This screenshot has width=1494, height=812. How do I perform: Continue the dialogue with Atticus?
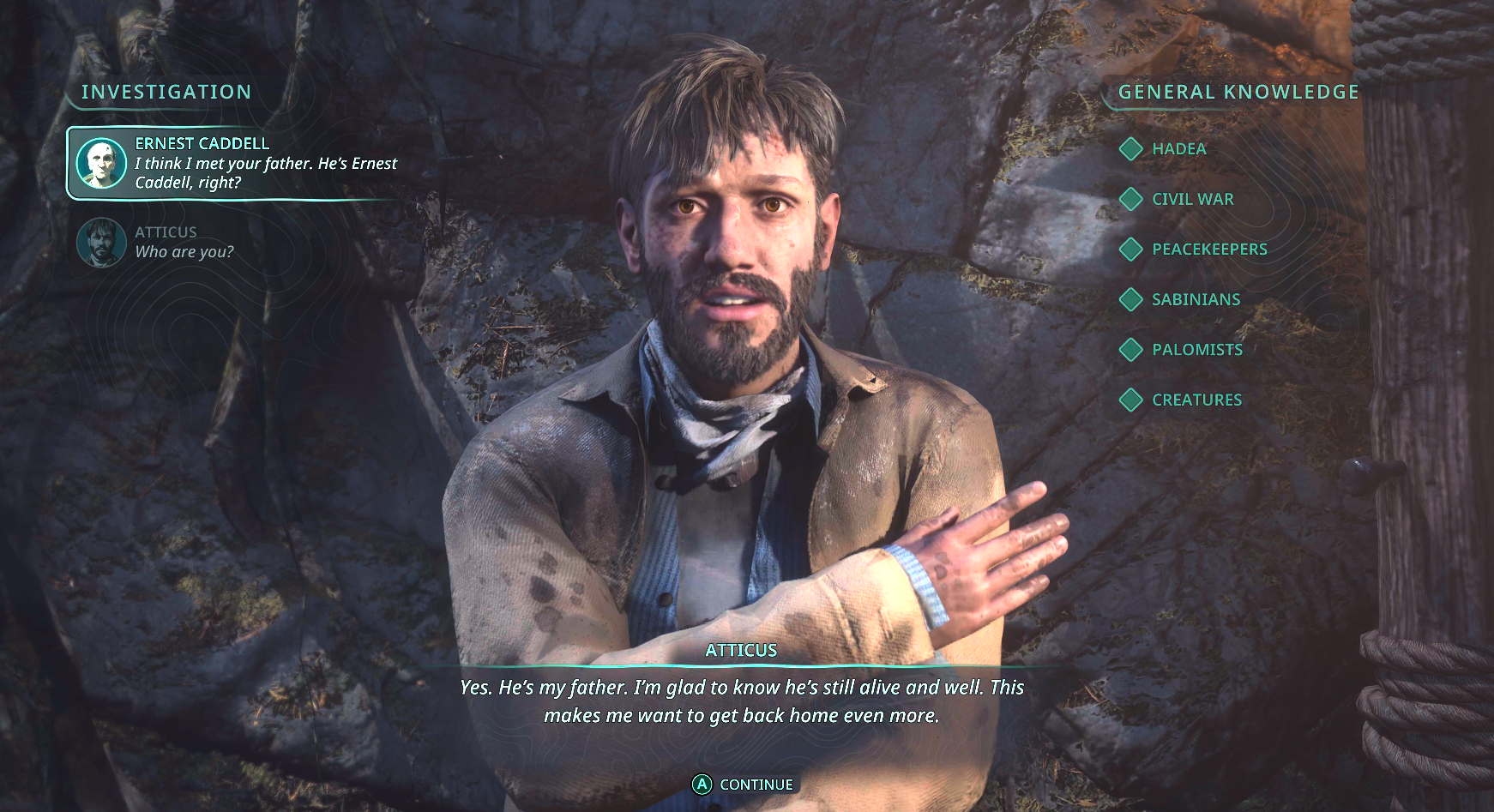tap(744, 785)
